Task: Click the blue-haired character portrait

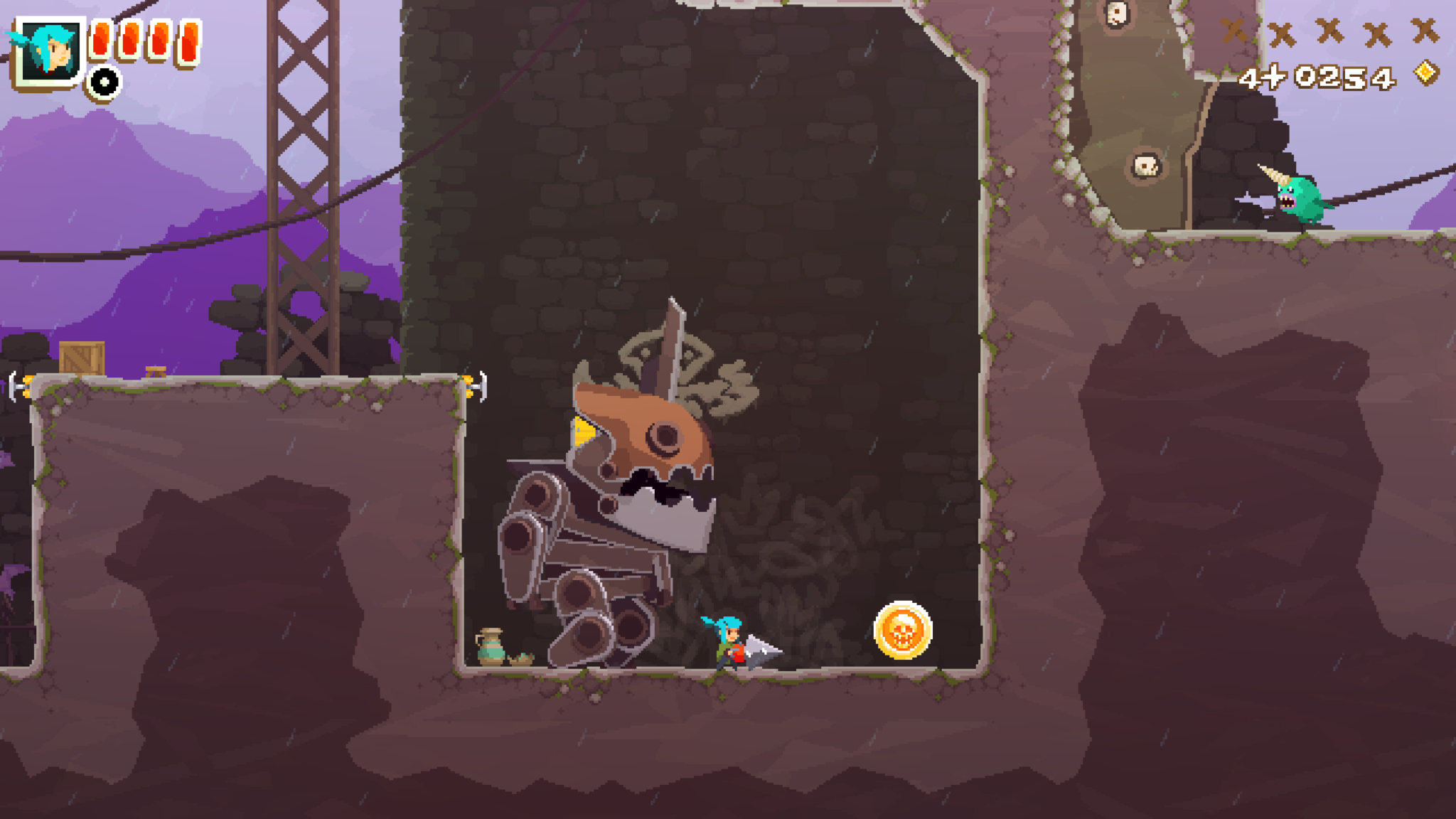Action: [48, 51]
